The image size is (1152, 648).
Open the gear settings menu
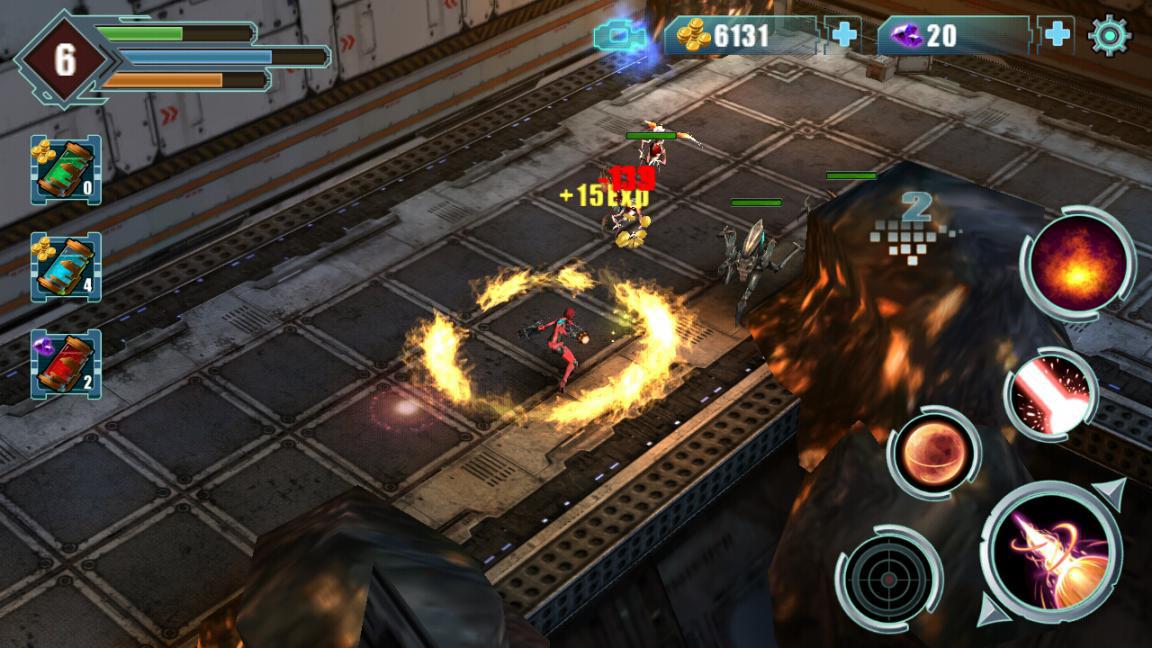coord(1110,36)
